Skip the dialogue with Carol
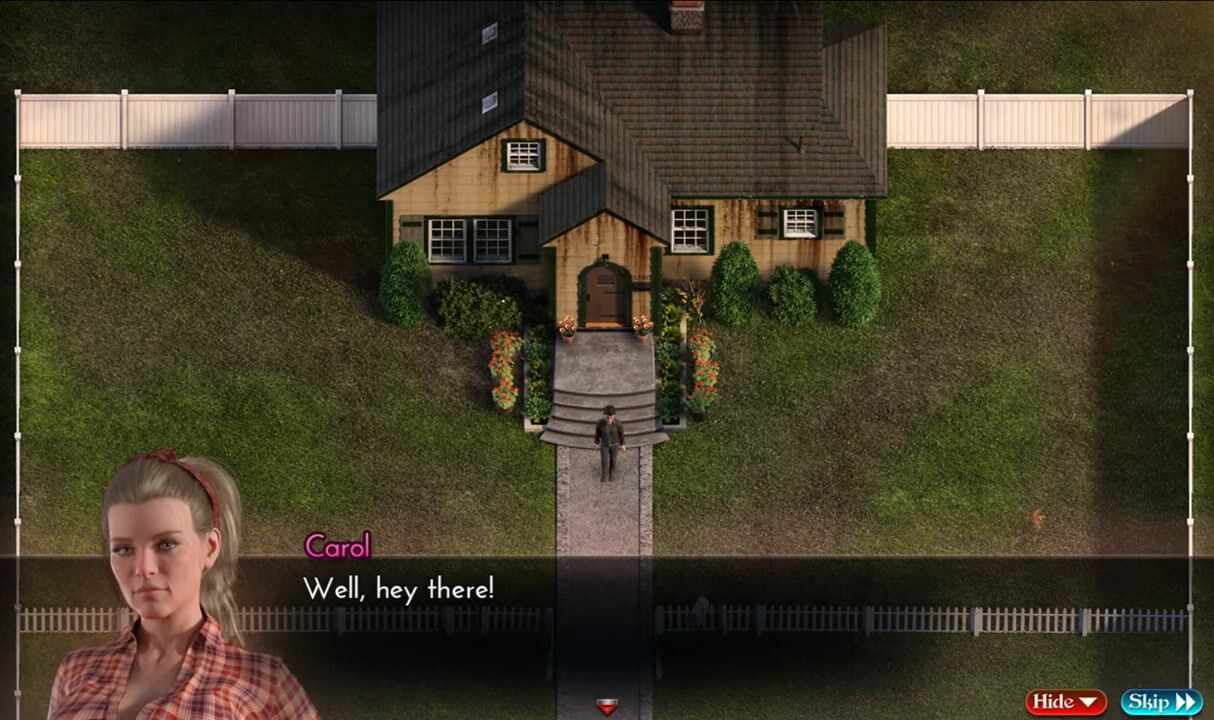The image size is (1214, 720). point(1160,702)
